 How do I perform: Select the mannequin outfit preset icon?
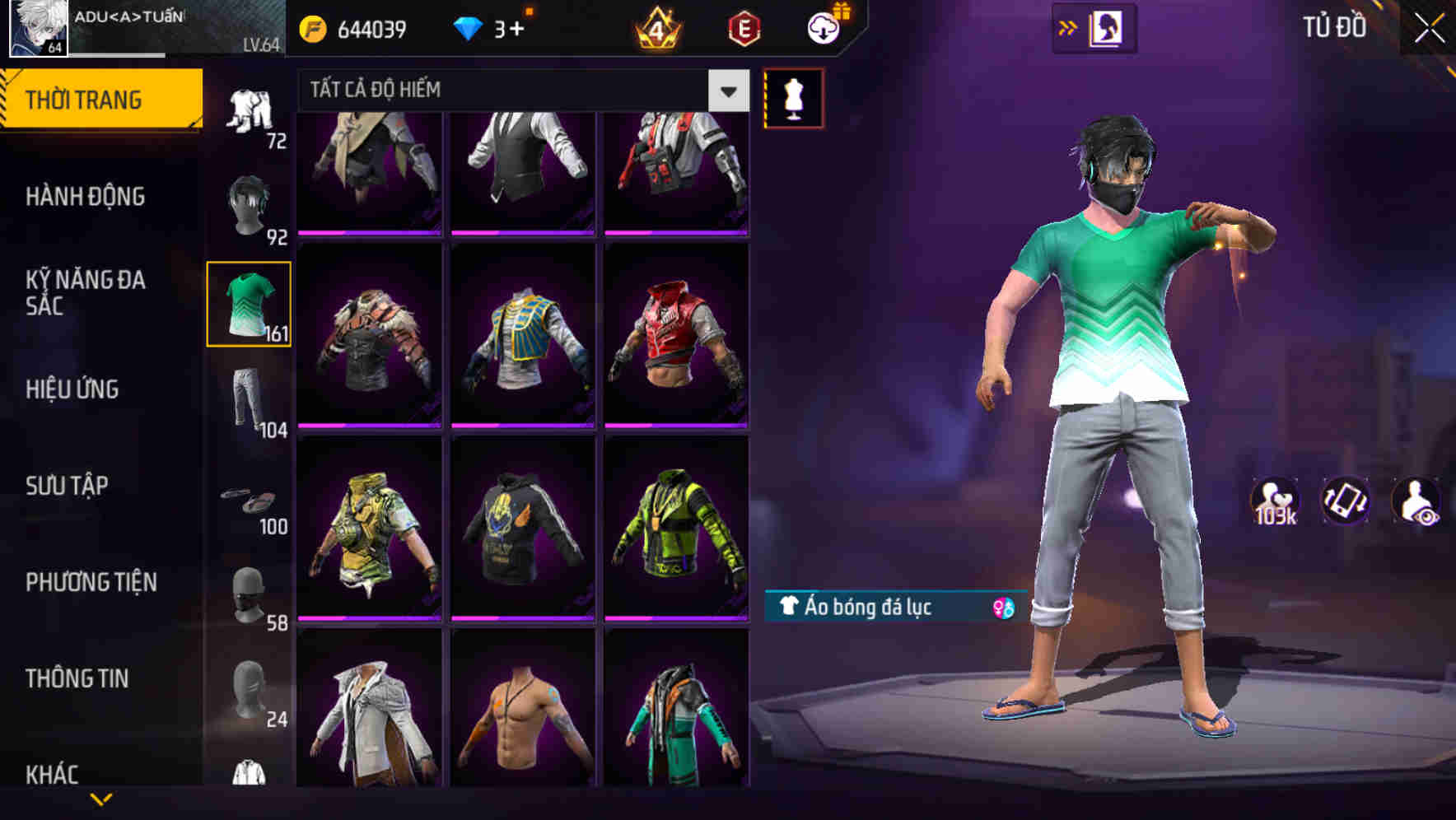tap(793, 96)
